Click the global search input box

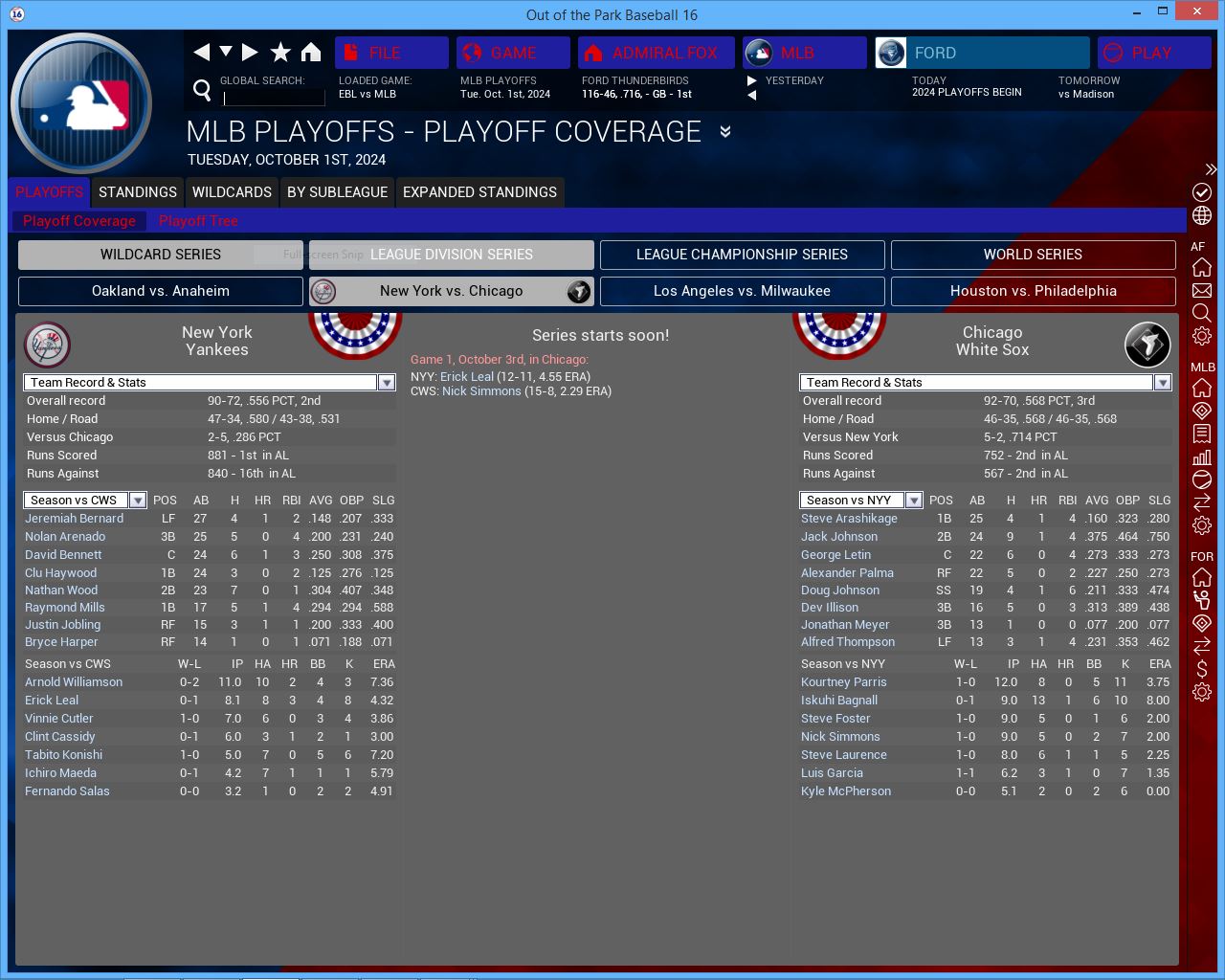pyautogui.click(x=274, y=97)
